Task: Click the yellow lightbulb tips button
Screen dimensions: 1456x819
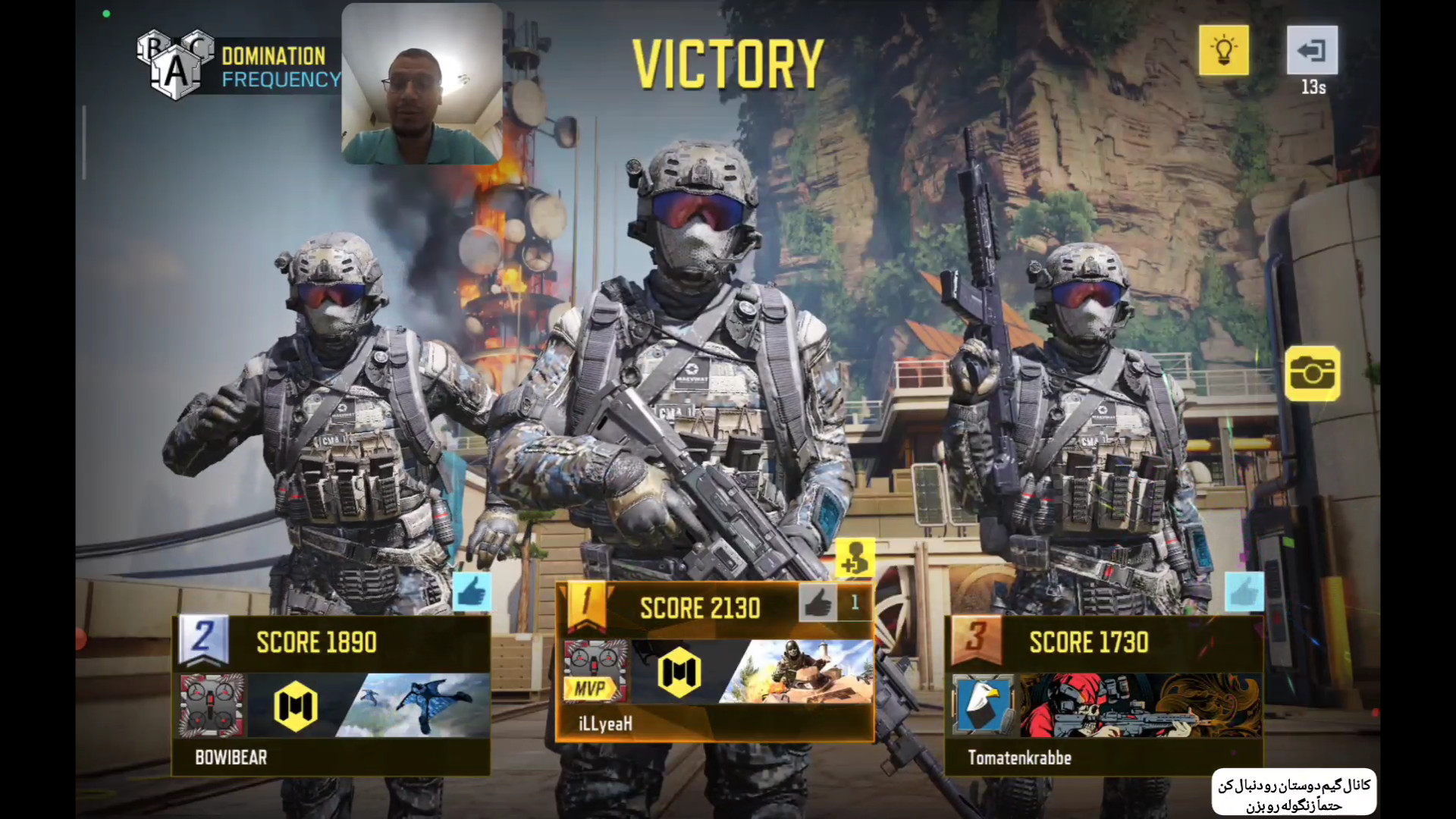Action: pyautogui.click(x=1223, y=50)
